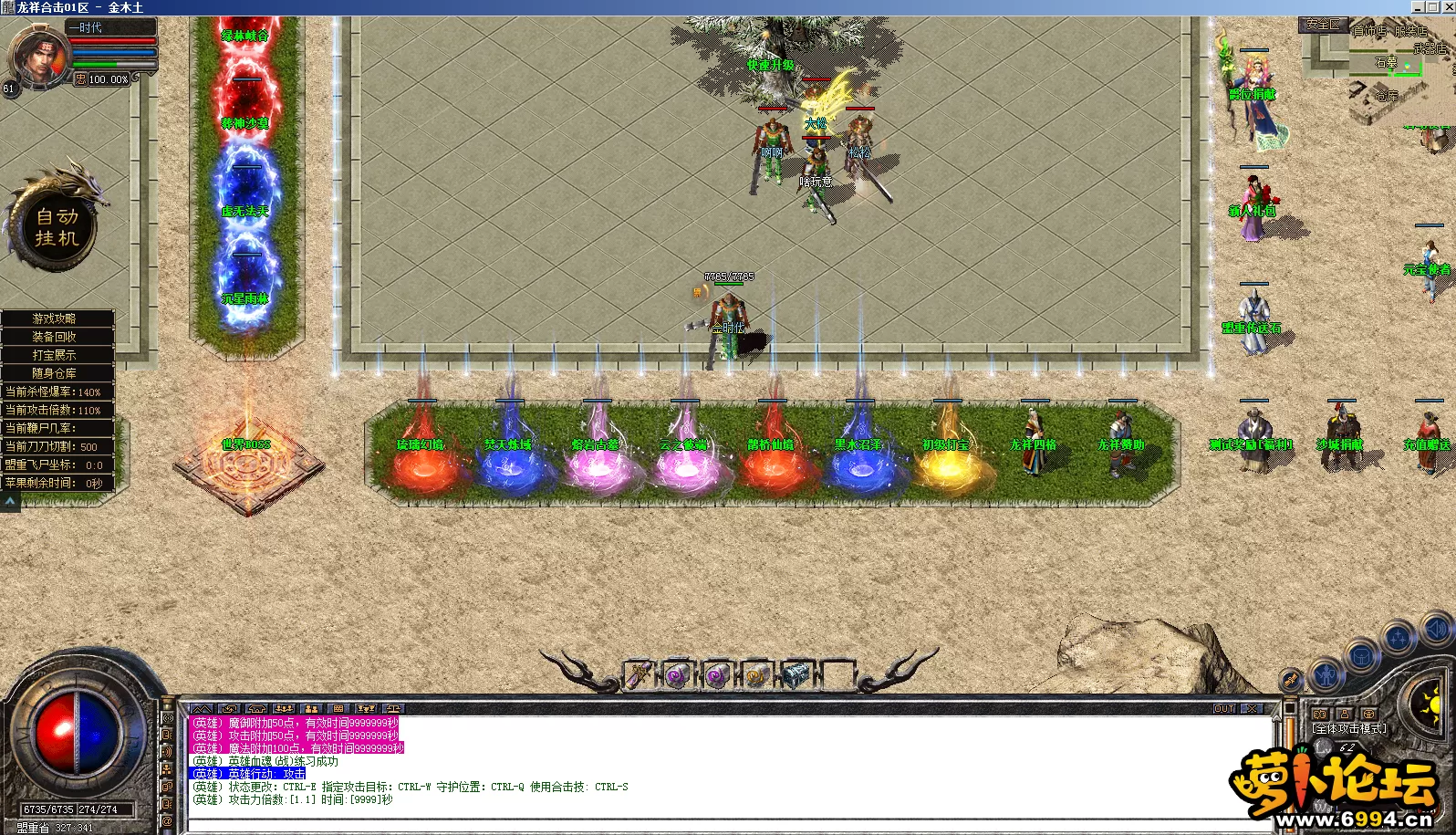1456x835 pixels.
Task: Click the chat window OUT button
Action: point(1224,708)
